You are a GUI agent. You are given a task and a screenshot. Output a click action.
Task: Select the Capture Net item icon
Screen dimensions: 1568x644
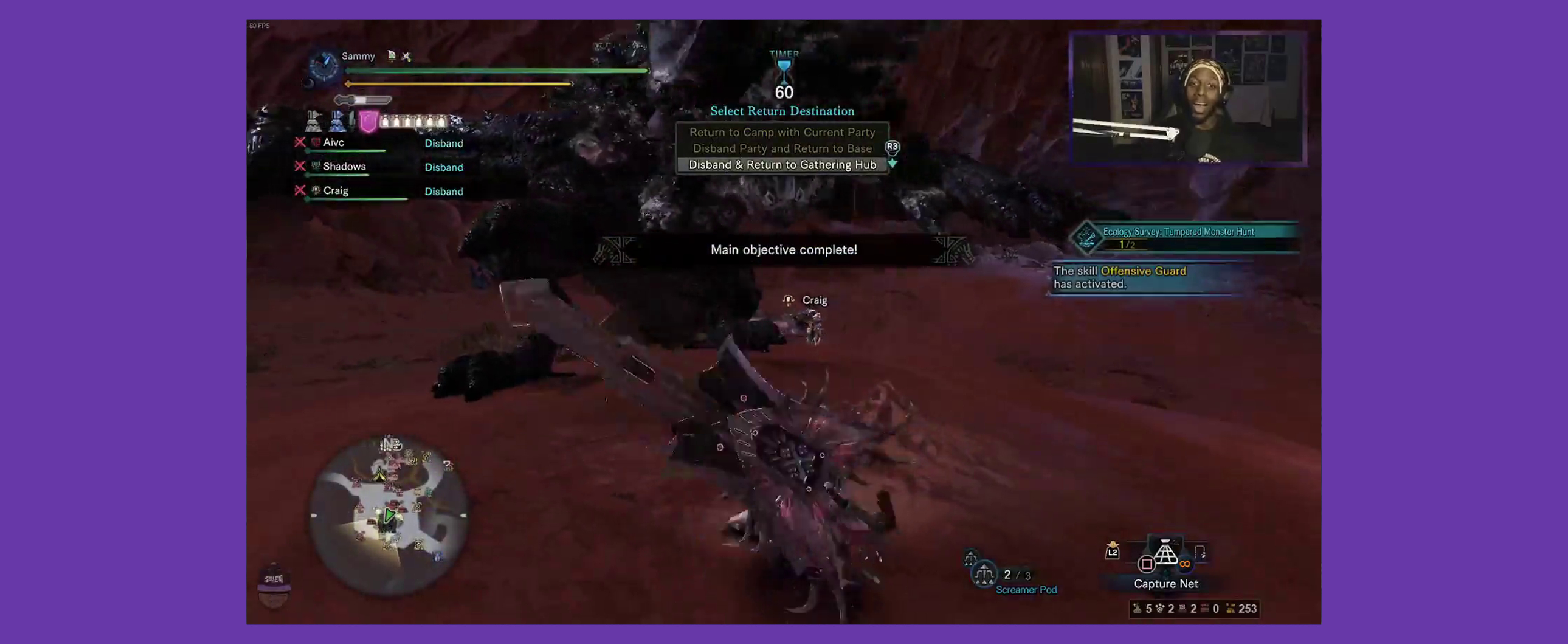tap(1165, 553)
